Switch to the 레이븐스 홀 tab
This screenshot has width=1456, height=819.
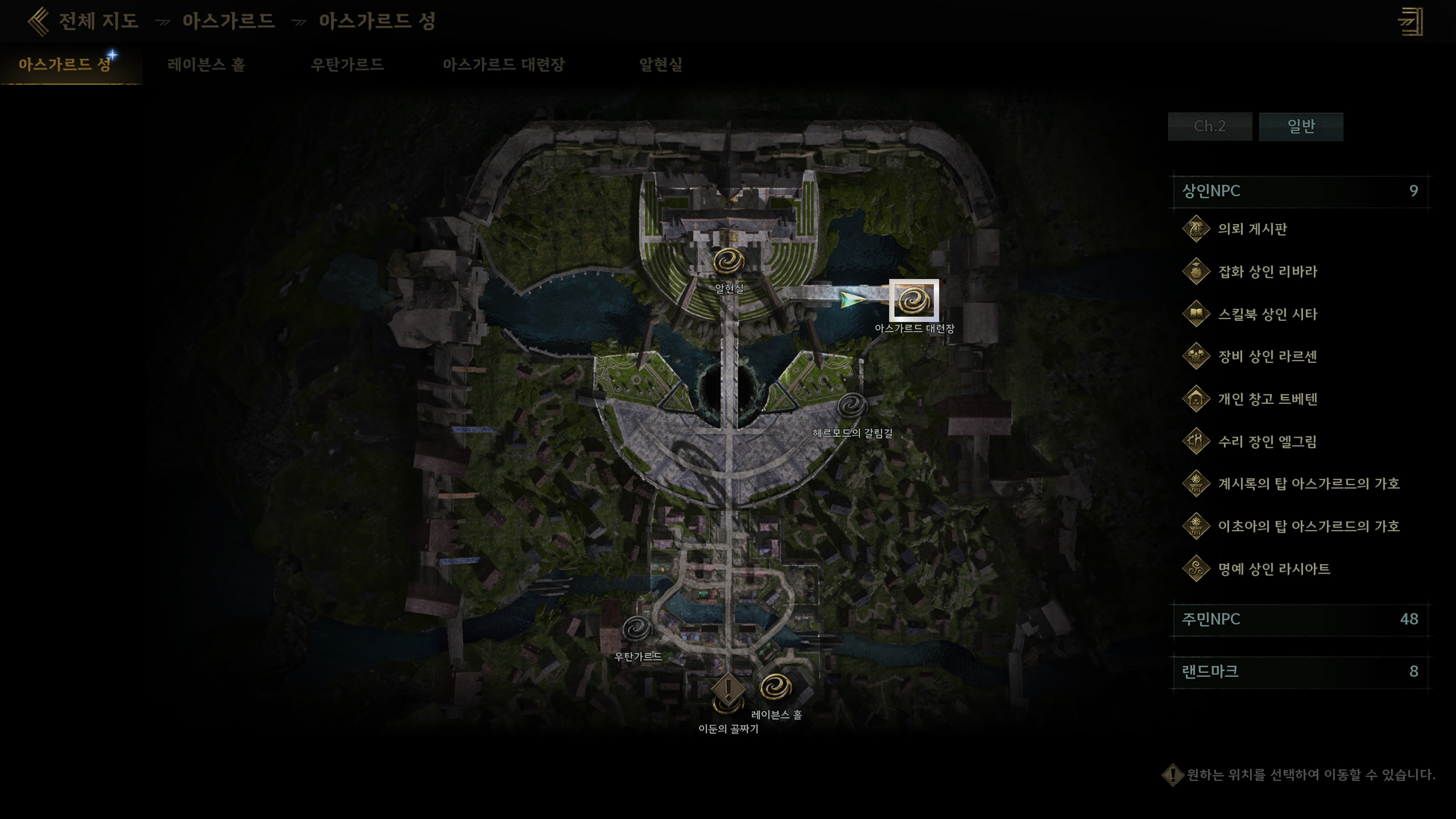pos(206,65)
